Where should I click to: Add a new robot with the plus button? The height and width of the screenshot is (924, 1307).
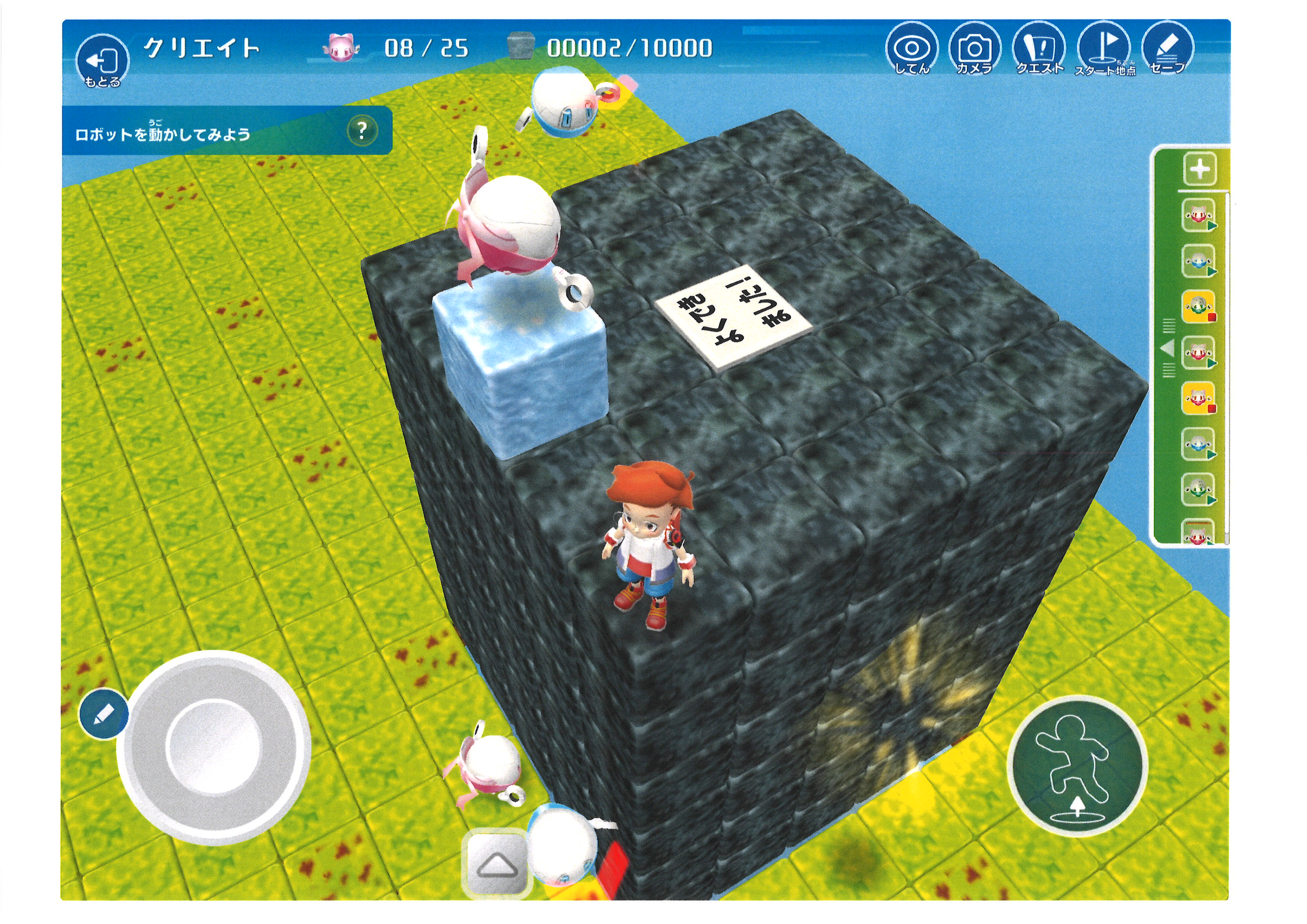coord(1200,170)
